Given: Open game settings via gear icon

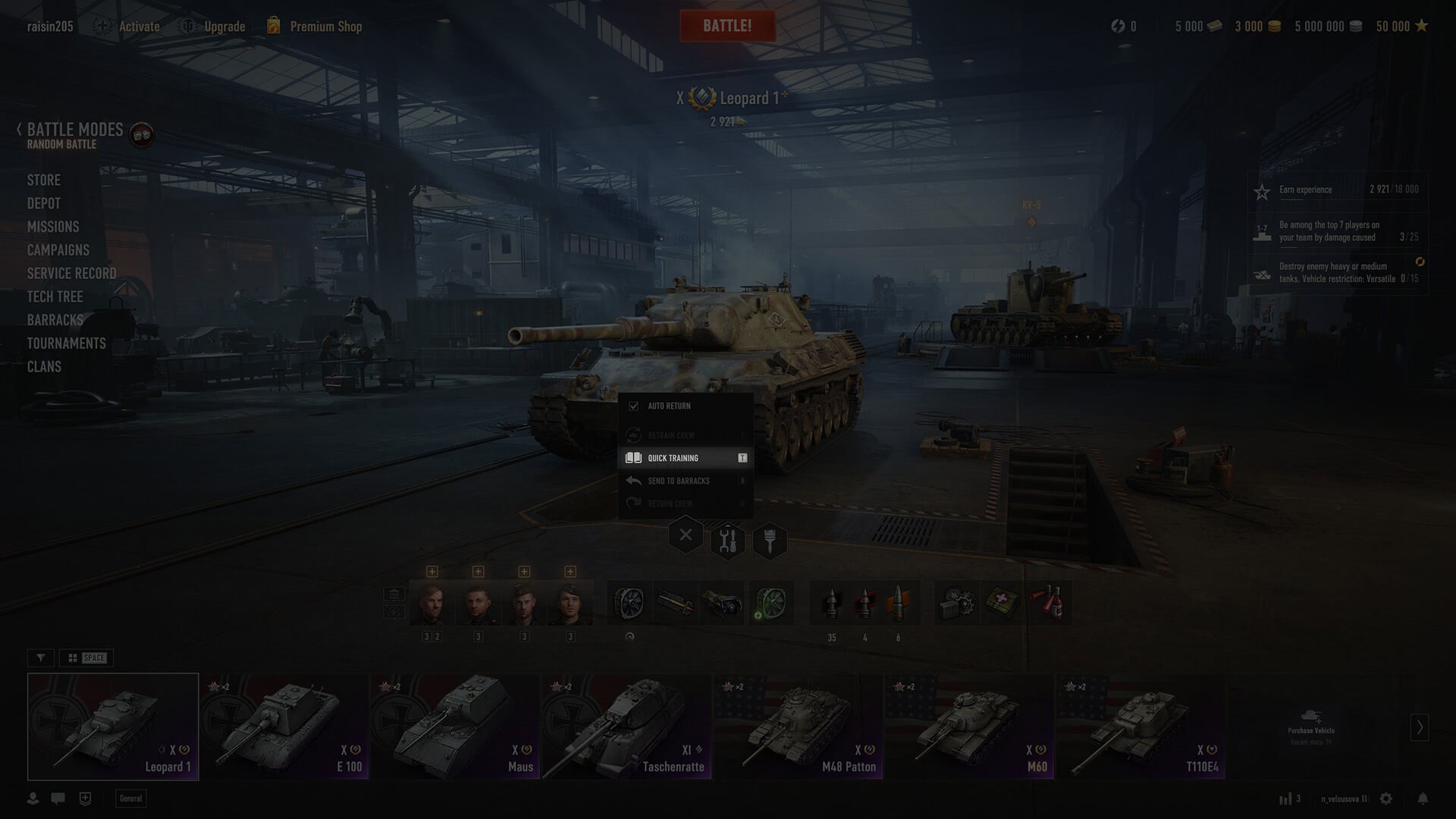Looking at the screenshot, I should pos(1386,799).
